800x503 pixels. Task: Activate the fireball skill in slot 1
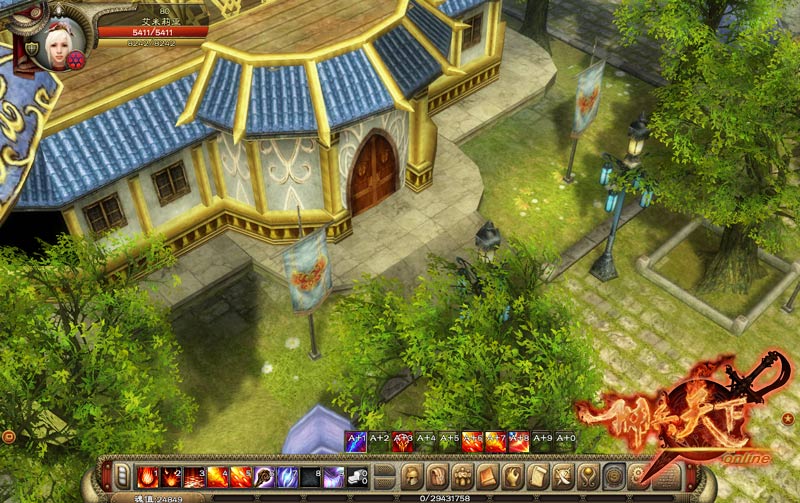[x=147, y=476]
